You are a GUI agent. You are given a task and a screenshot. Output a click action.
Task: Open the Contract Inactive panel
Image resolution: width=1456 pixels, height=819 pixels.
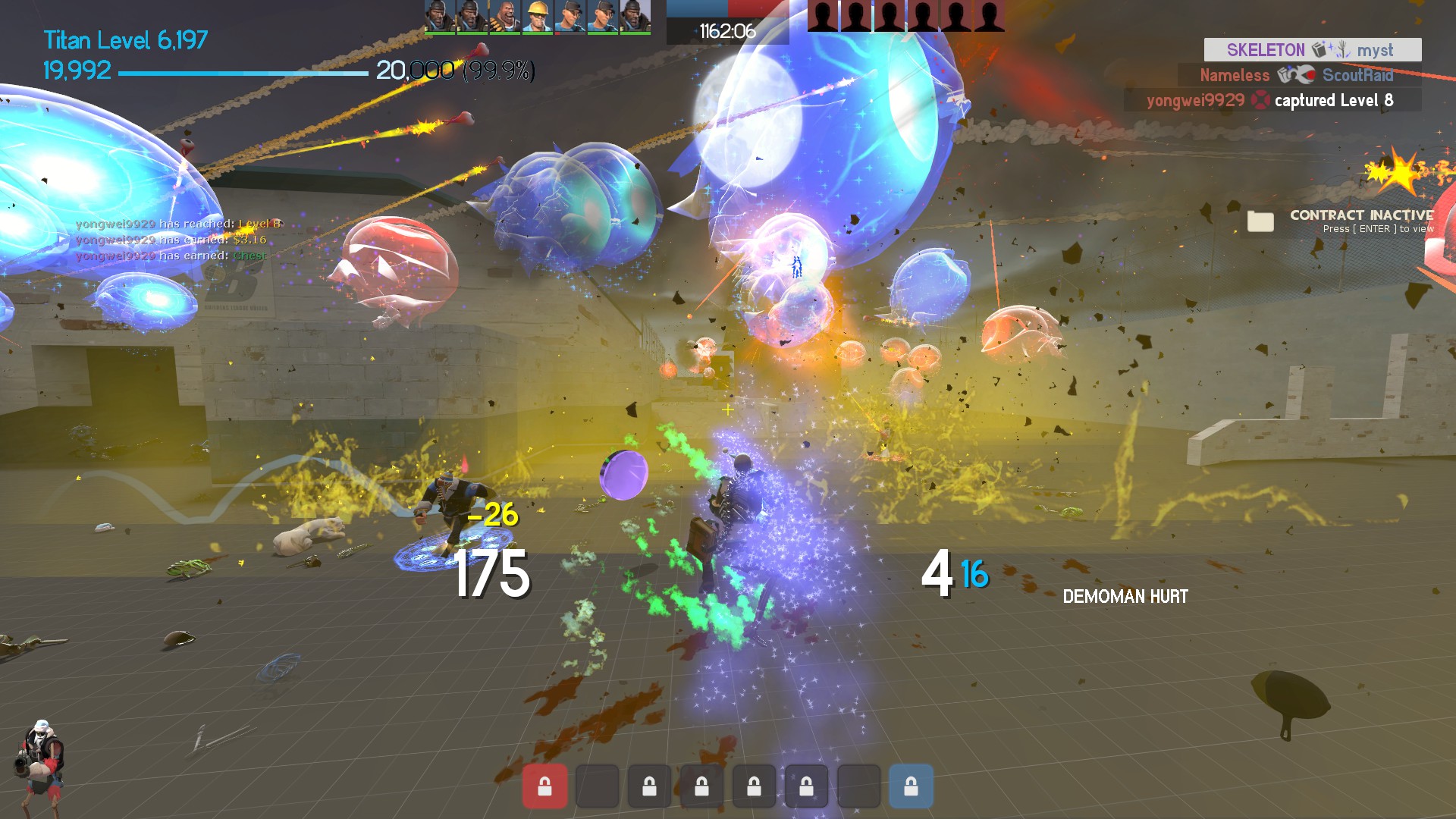click(1360, 221)
